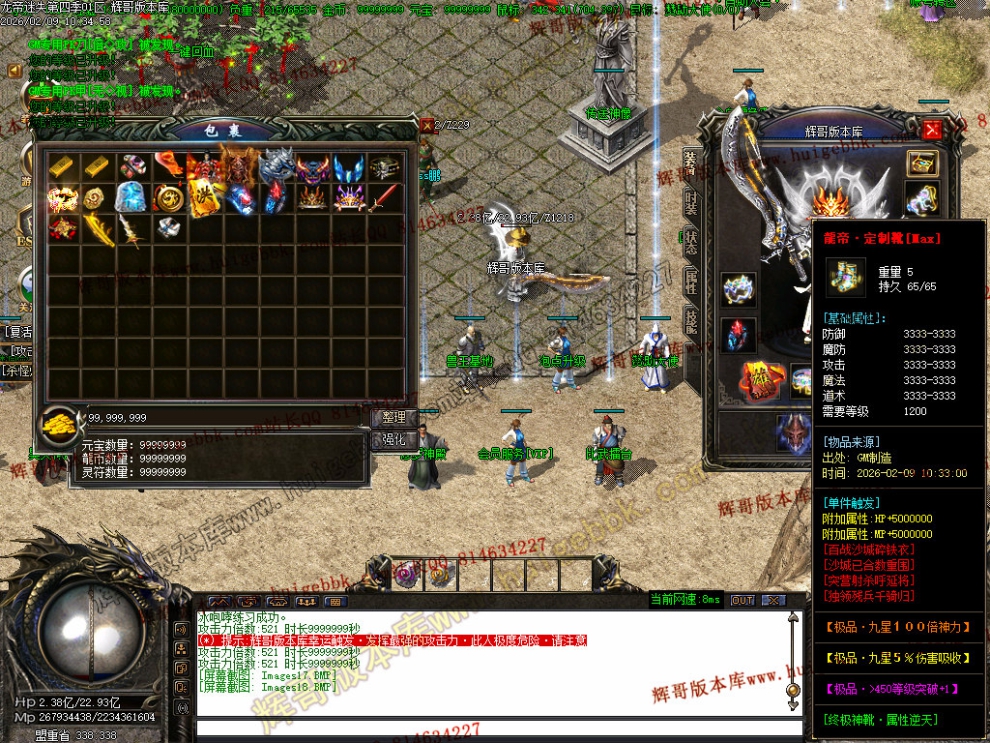The width and height of the screenshot is (990, 743).
Task: Click the chat scrollbar's round handle
Action: [x=793, y=689]
